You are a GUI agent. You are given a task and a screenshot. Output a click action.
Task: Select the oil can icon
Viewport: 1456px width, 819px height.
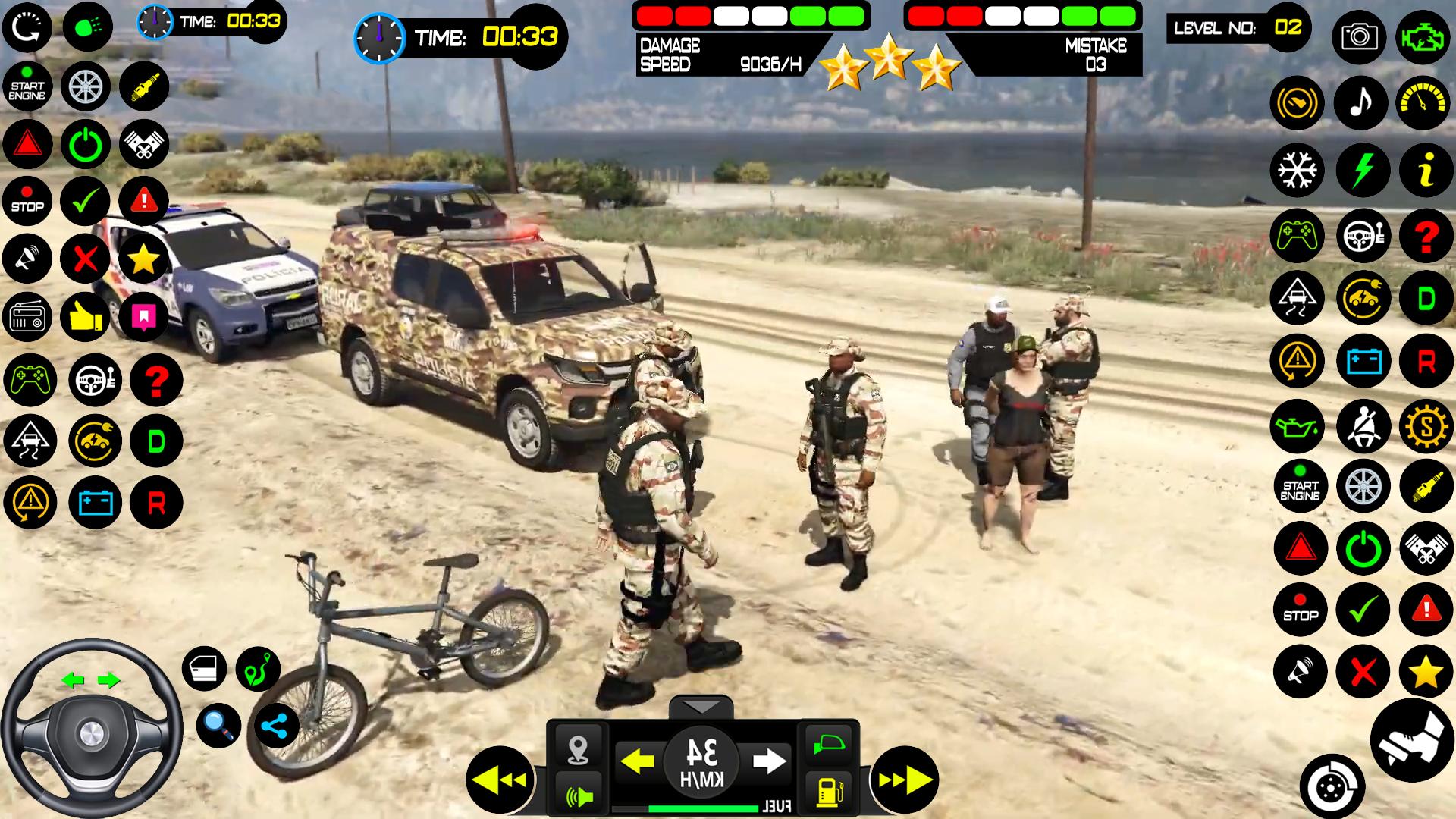click(1298, 426)
